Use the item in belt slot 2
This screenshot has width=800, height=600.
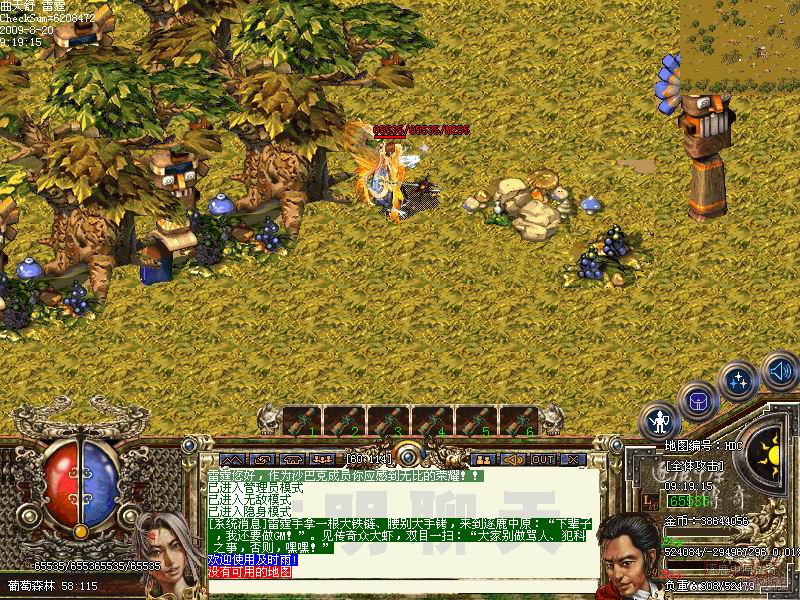(x=346, y=421)
